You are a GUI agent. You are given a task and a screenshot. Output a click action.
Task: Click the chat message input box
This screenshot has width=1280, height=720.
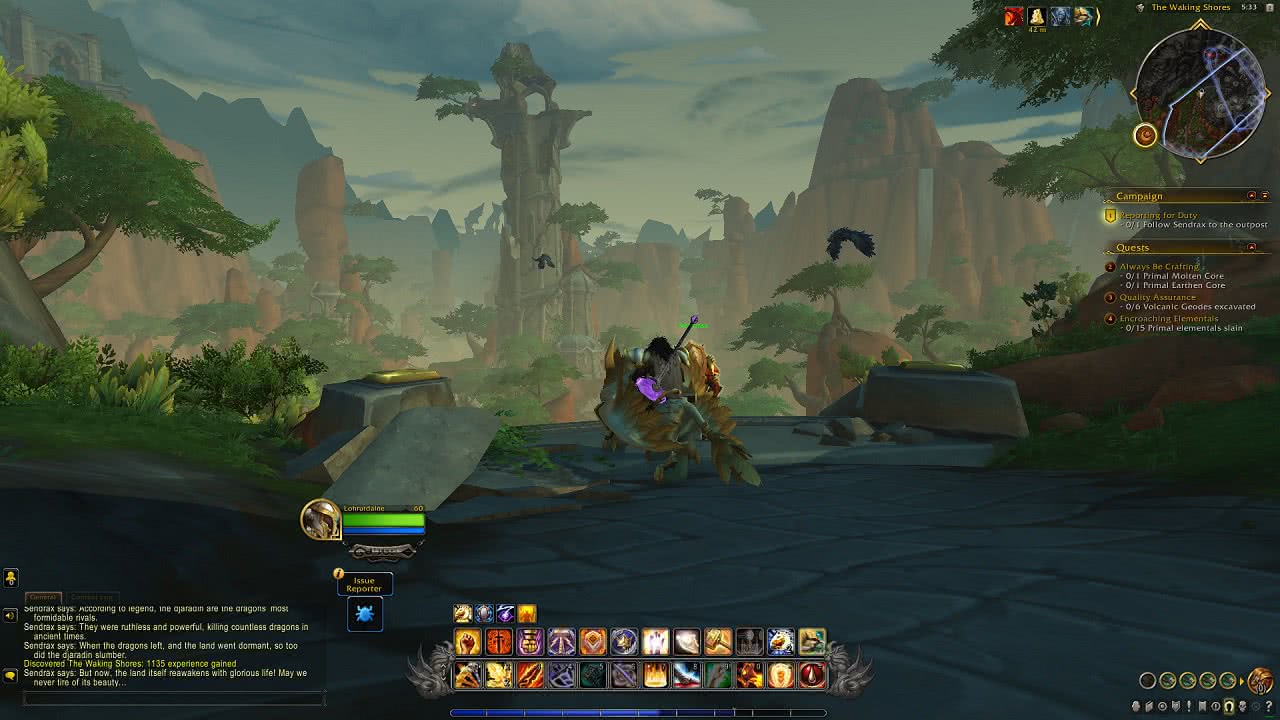click(172, 698)
